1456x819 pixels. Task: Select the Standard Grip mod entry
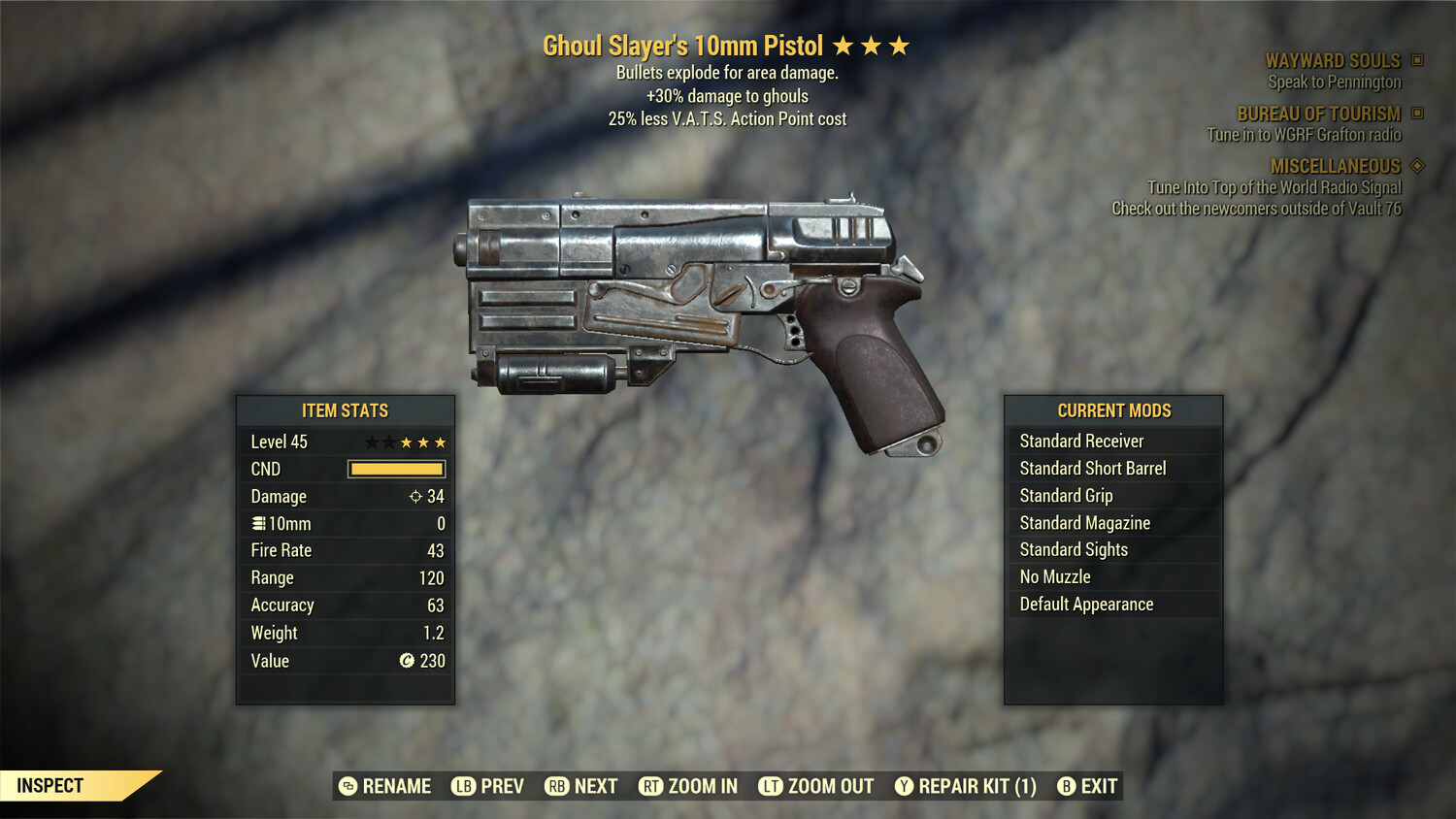click(1065, 495)
